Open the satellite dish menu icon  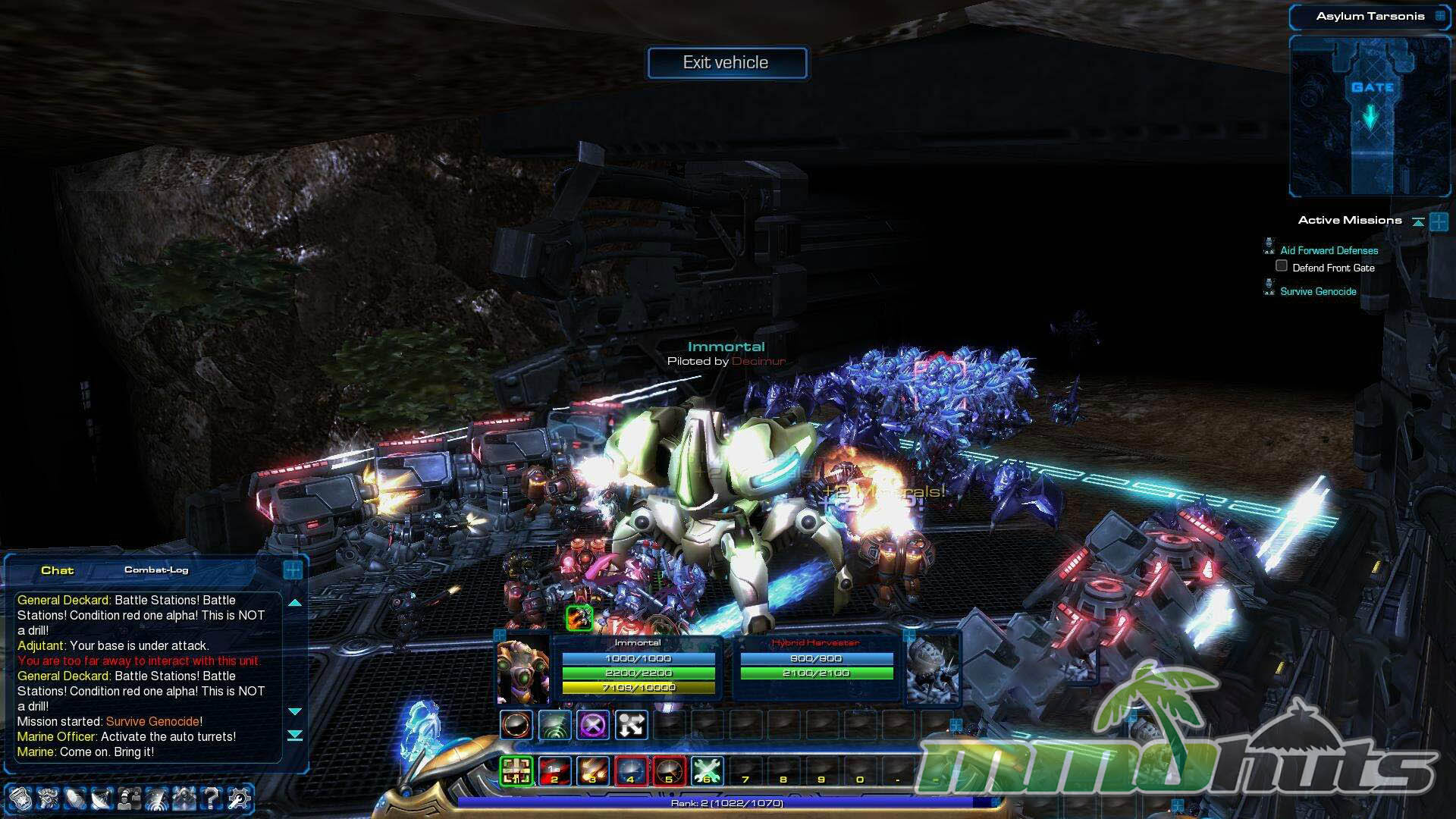(102, 798)
